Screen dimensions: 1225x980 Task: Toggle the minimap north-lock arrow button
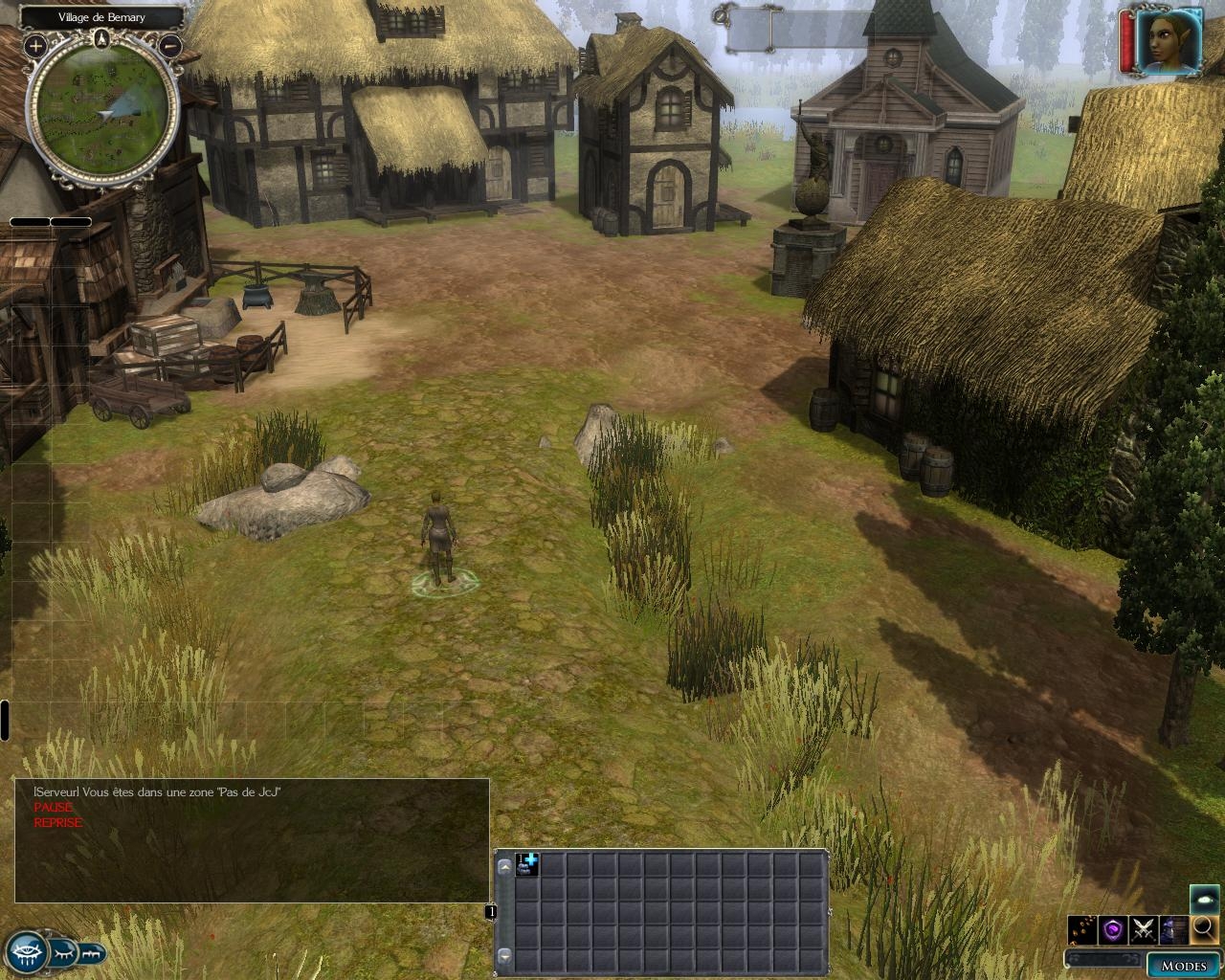coord(102,38)
